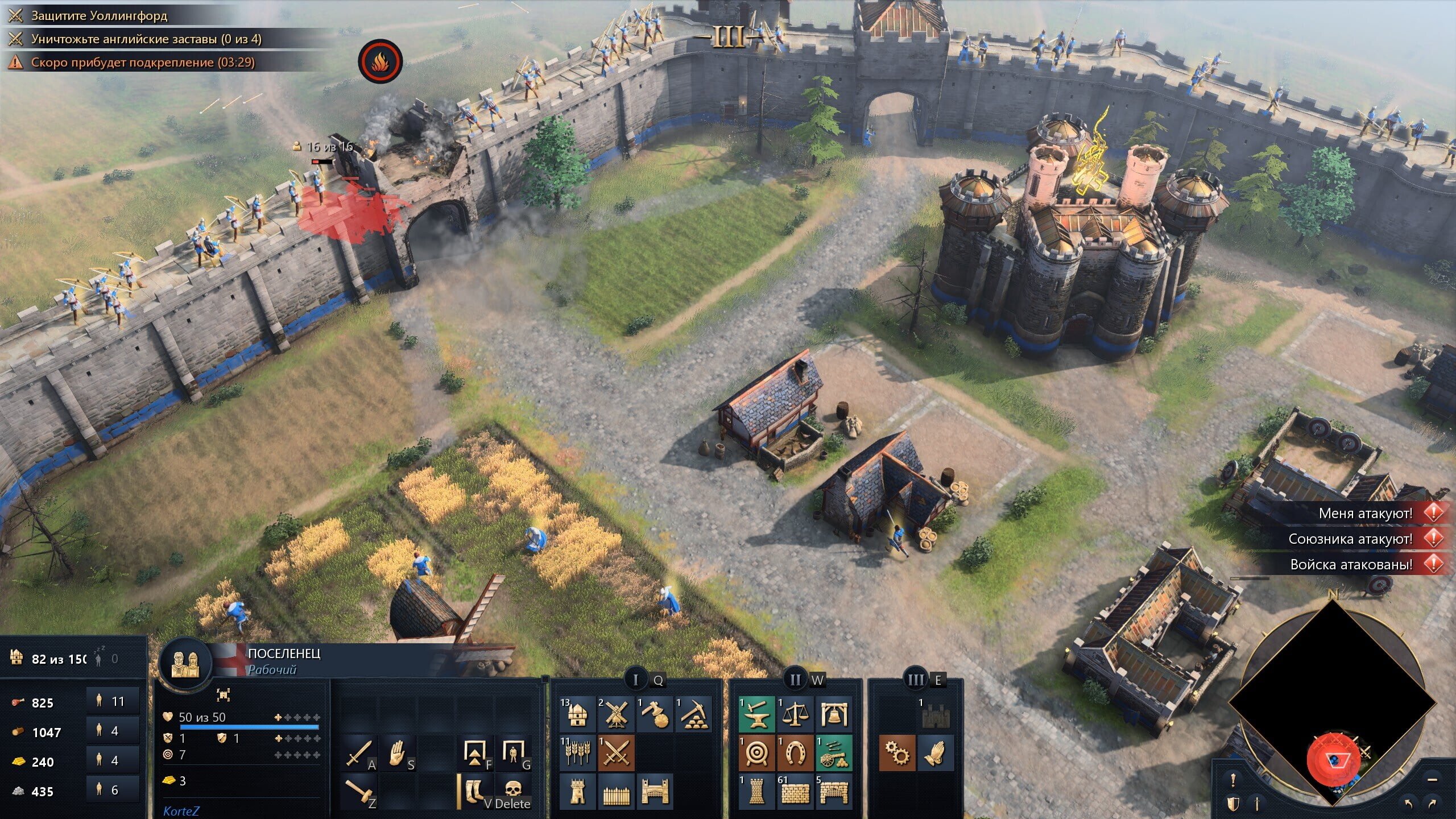
Task: Select the market scales icon
Action: 795,714
